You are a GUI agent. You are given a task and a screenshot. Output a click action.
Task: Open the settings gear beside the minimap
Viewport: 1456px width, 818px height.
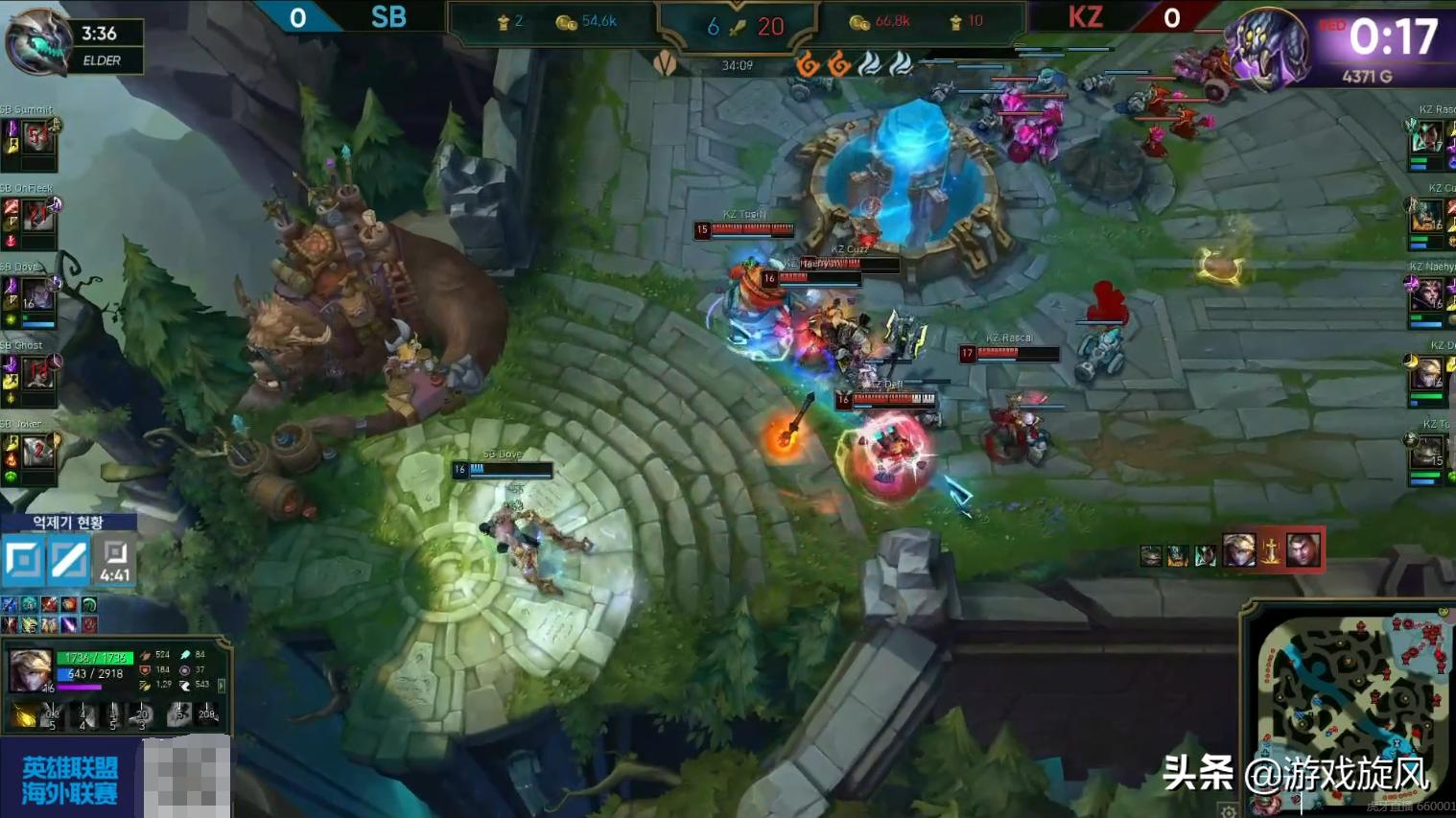[x=1229, y=810]
